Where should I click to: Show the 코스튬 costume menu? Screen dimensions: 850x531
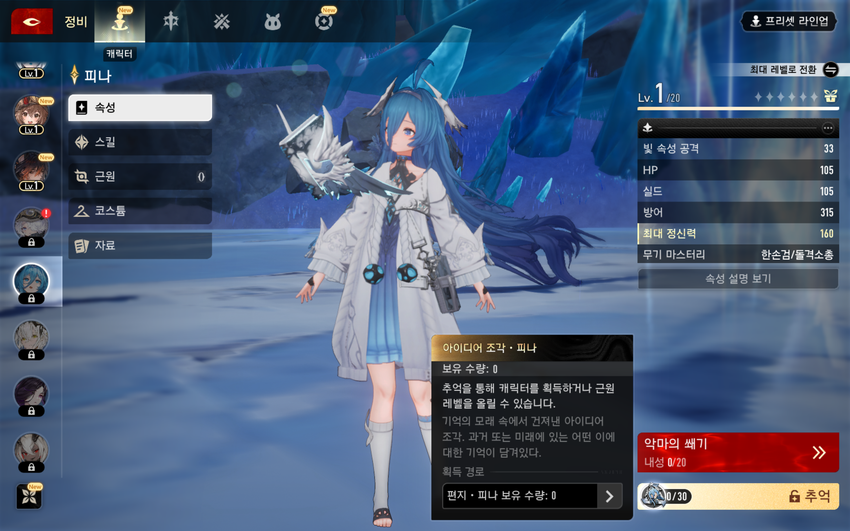pos(140,211)
